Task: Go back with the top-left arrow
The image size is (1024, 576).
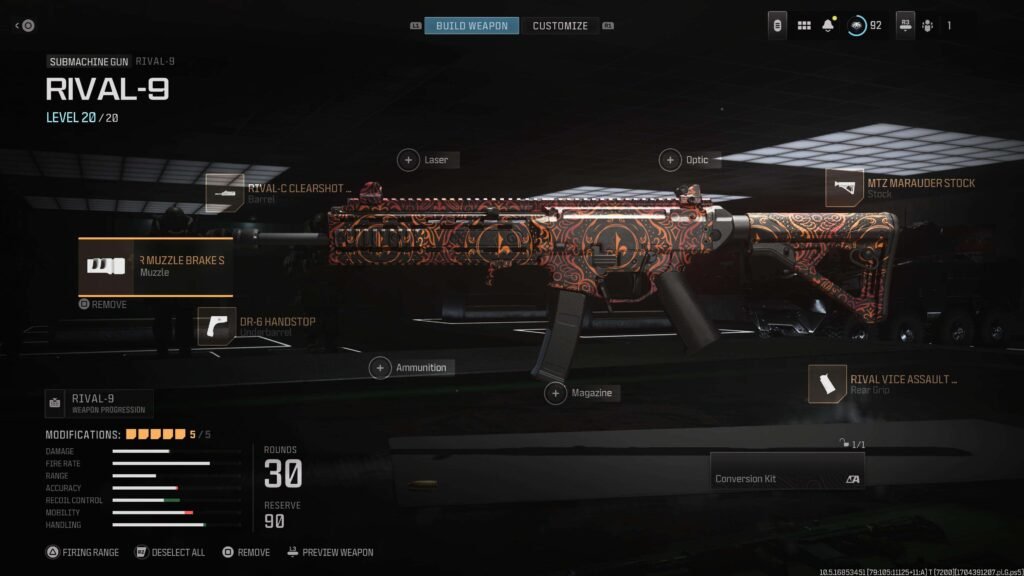Action: coord(25,25)
